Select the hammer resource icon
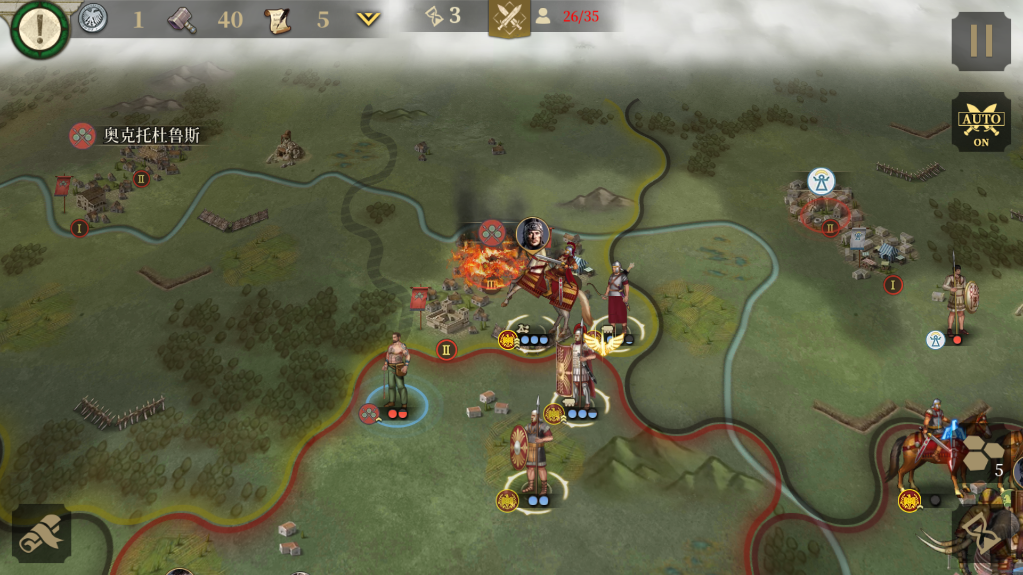The image size is (1023, 575). pyautogui.click(x=182, y=19)
